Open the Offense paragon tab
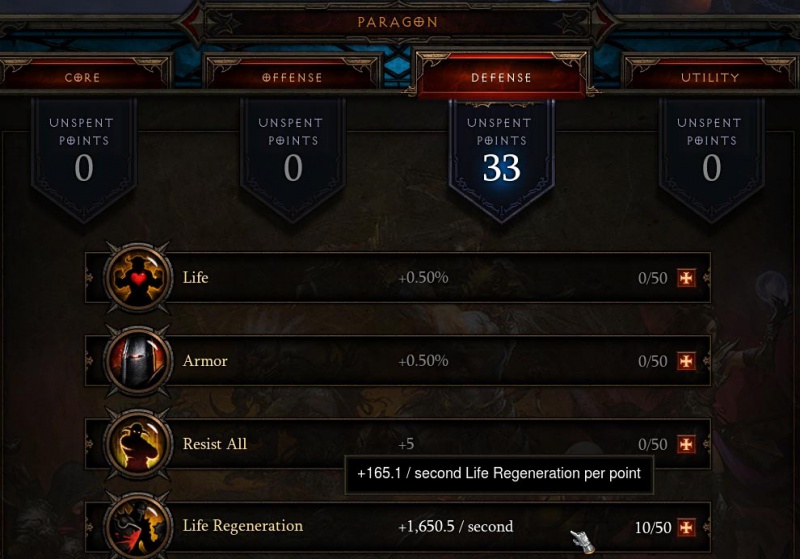Image resolution: width=800 pixels, height=559 pixels. 292,77
